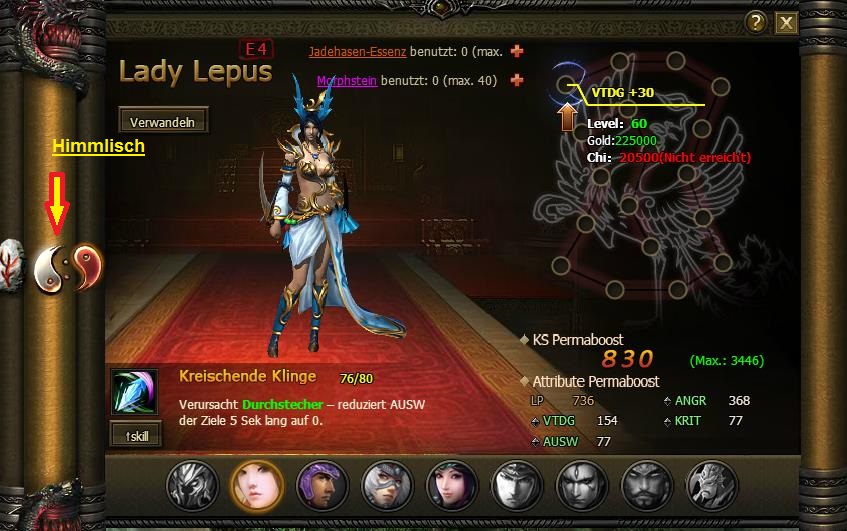Click the Verwandeln button
The image size is (847, 531).
[x=163, y=121]
